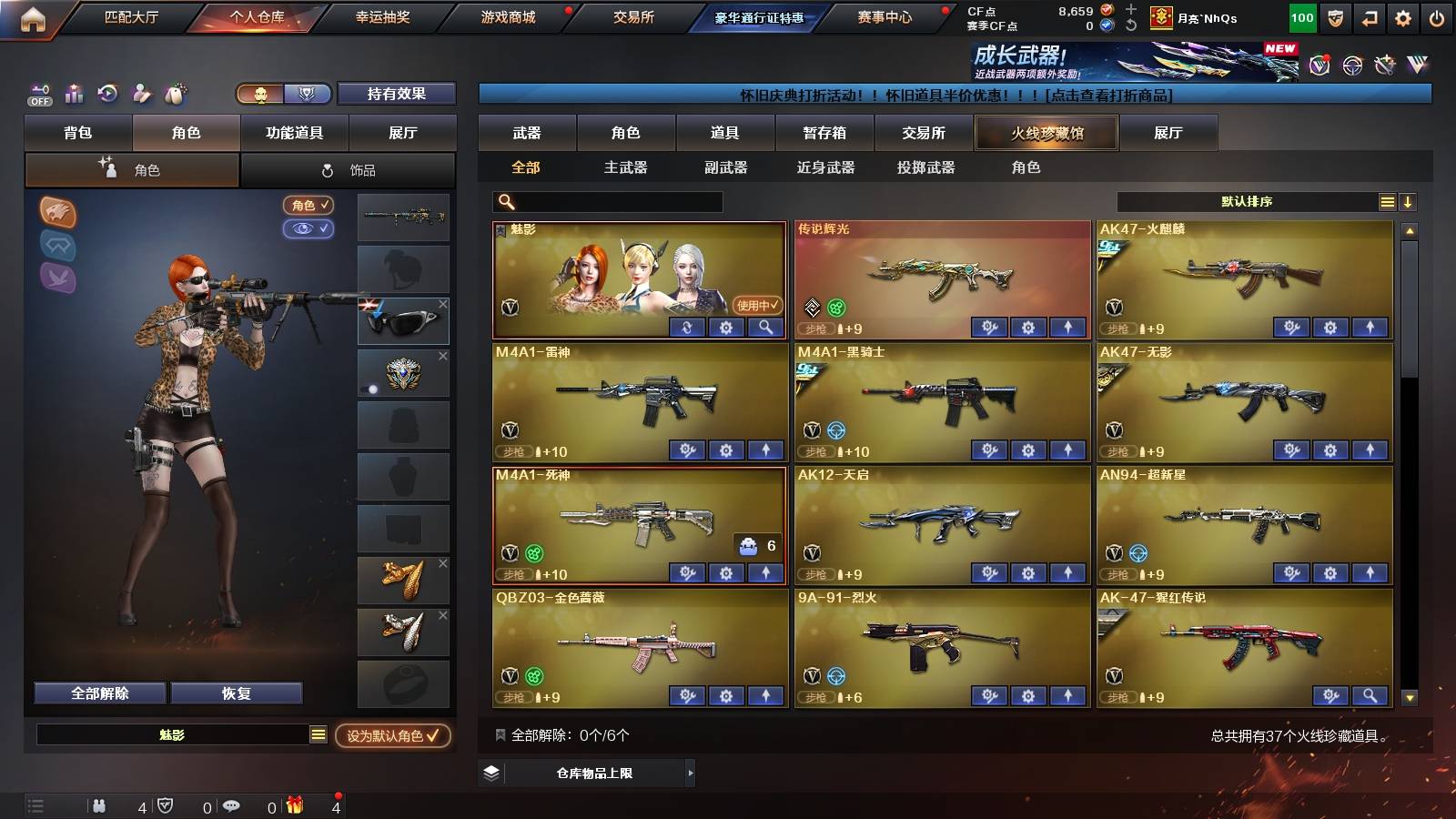1456x819 pixels.
Task: Click the character customization brush icon
Action: point(142,92)
